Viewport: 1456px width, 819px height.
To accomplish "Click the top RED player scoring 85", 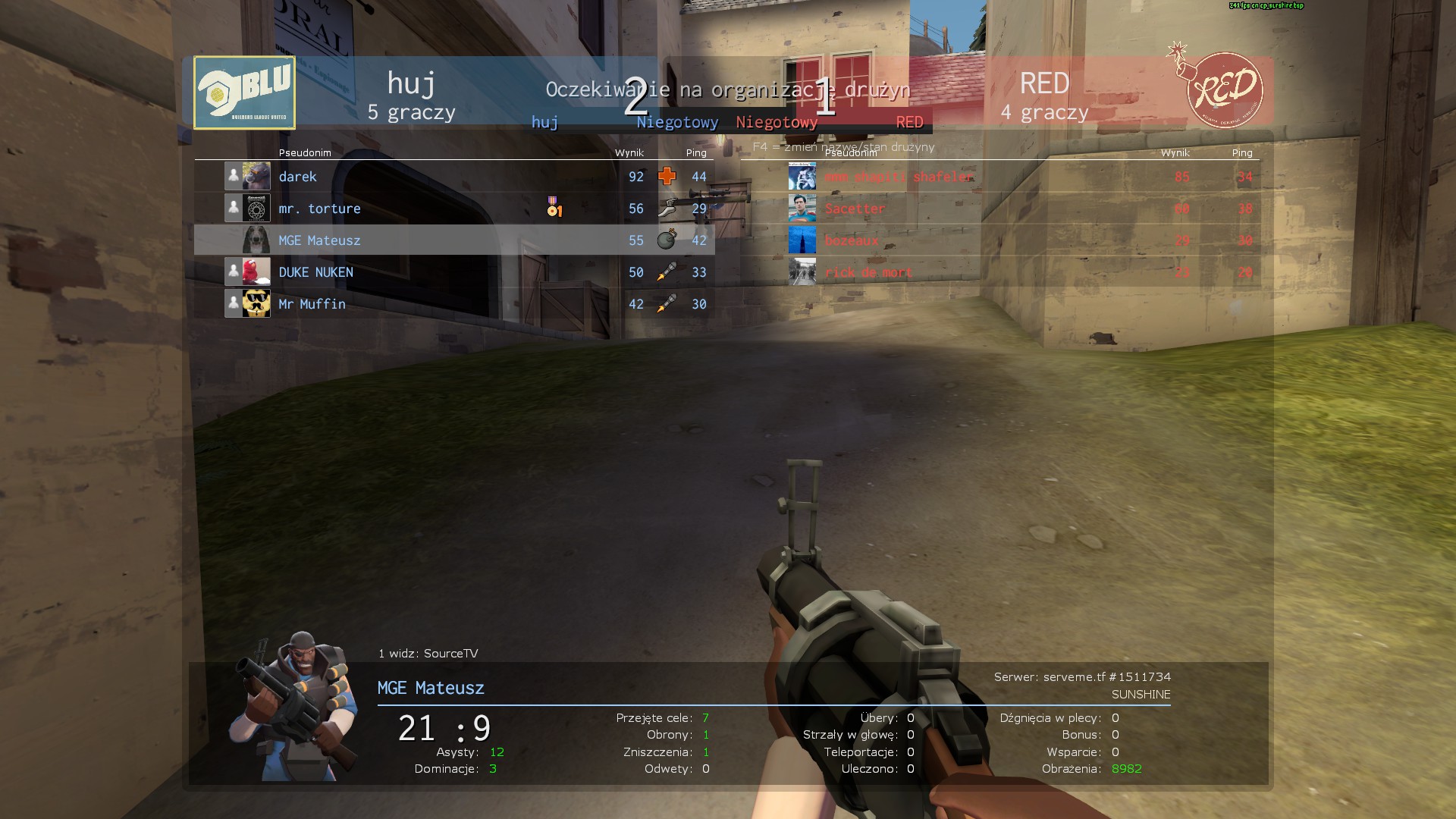I will 999,177.
